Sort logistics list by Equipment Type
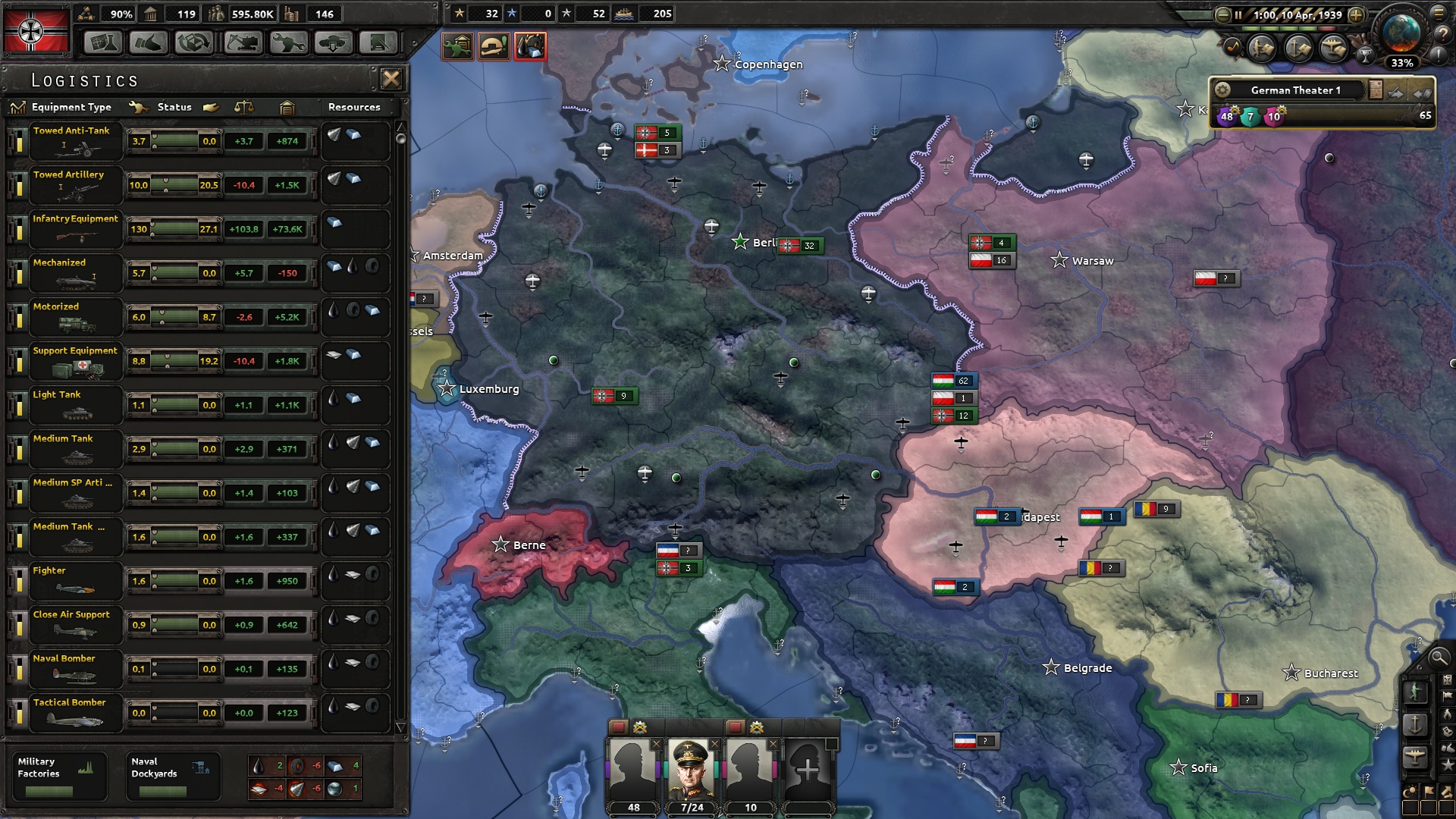Image resolution: width=1456 pixels, height=819 pixels. point(70,107)
